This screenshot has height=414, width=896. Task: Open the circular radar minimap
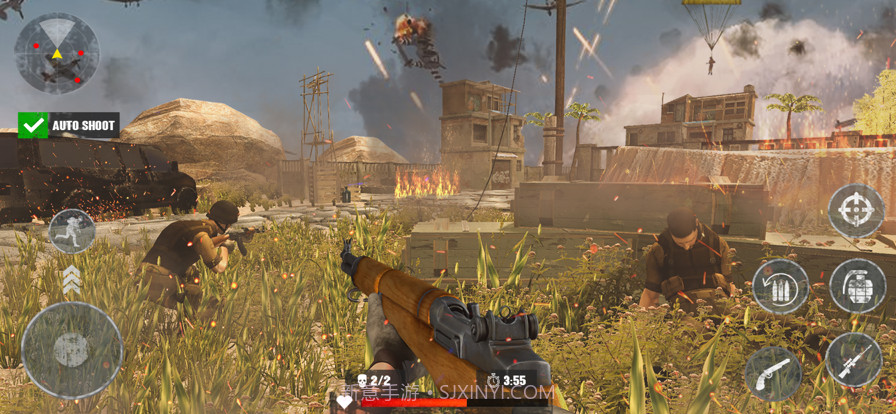(x=57, y=53)
